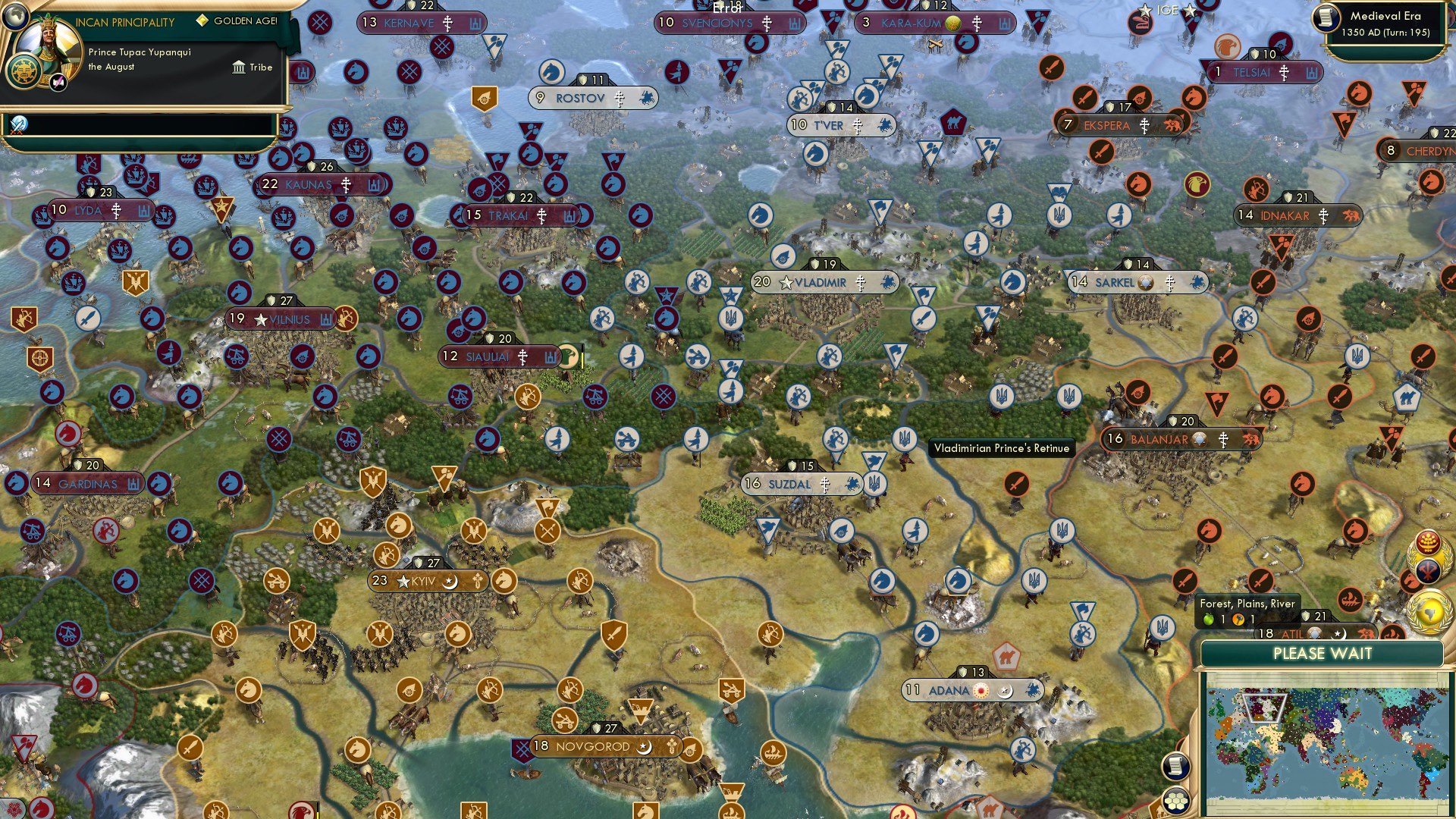
Task: Click the PLEASE WAIT button
Action: (1323, 654)
